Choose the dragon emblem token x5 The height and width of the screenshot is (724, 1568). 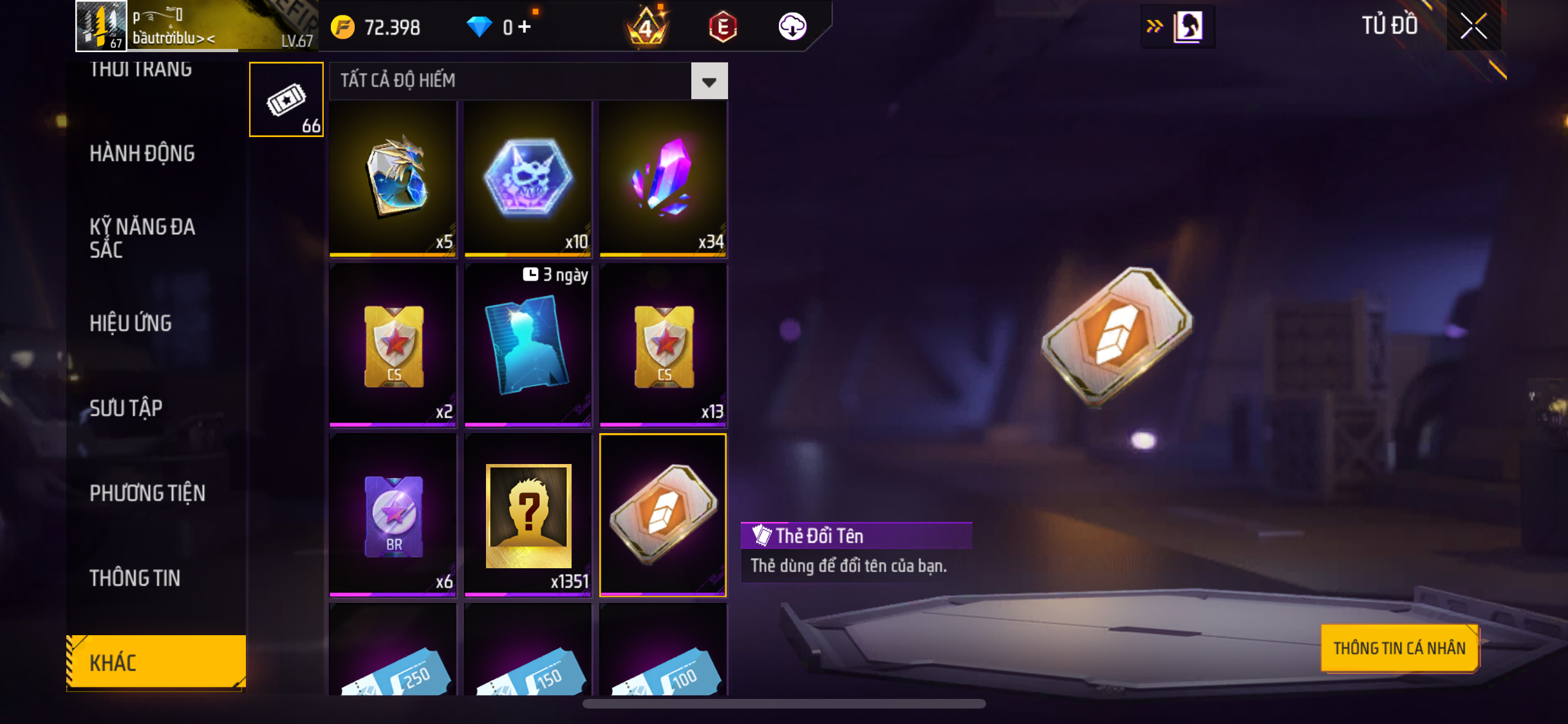click(x=393, y=178)
